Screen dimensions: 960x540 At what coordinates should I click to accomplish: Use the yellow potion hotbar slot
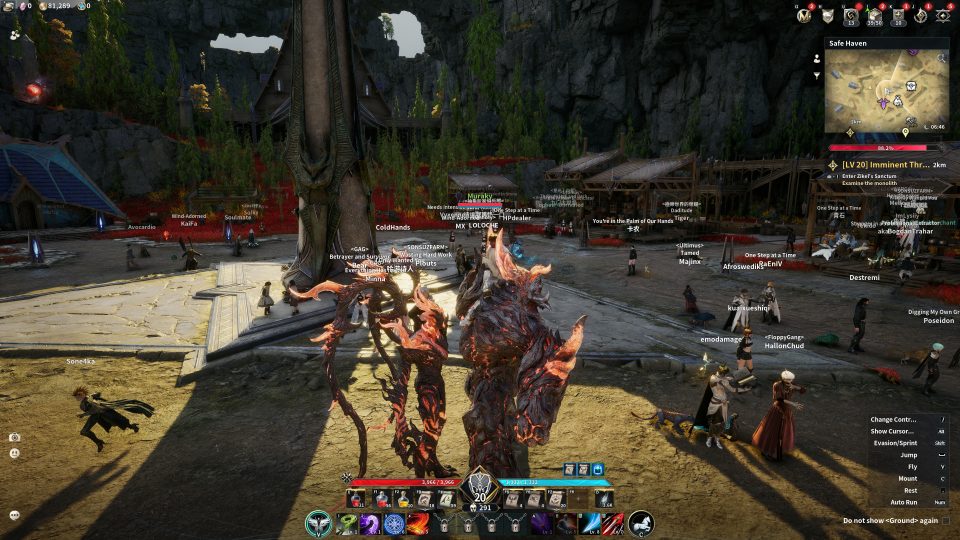[403, 498]
